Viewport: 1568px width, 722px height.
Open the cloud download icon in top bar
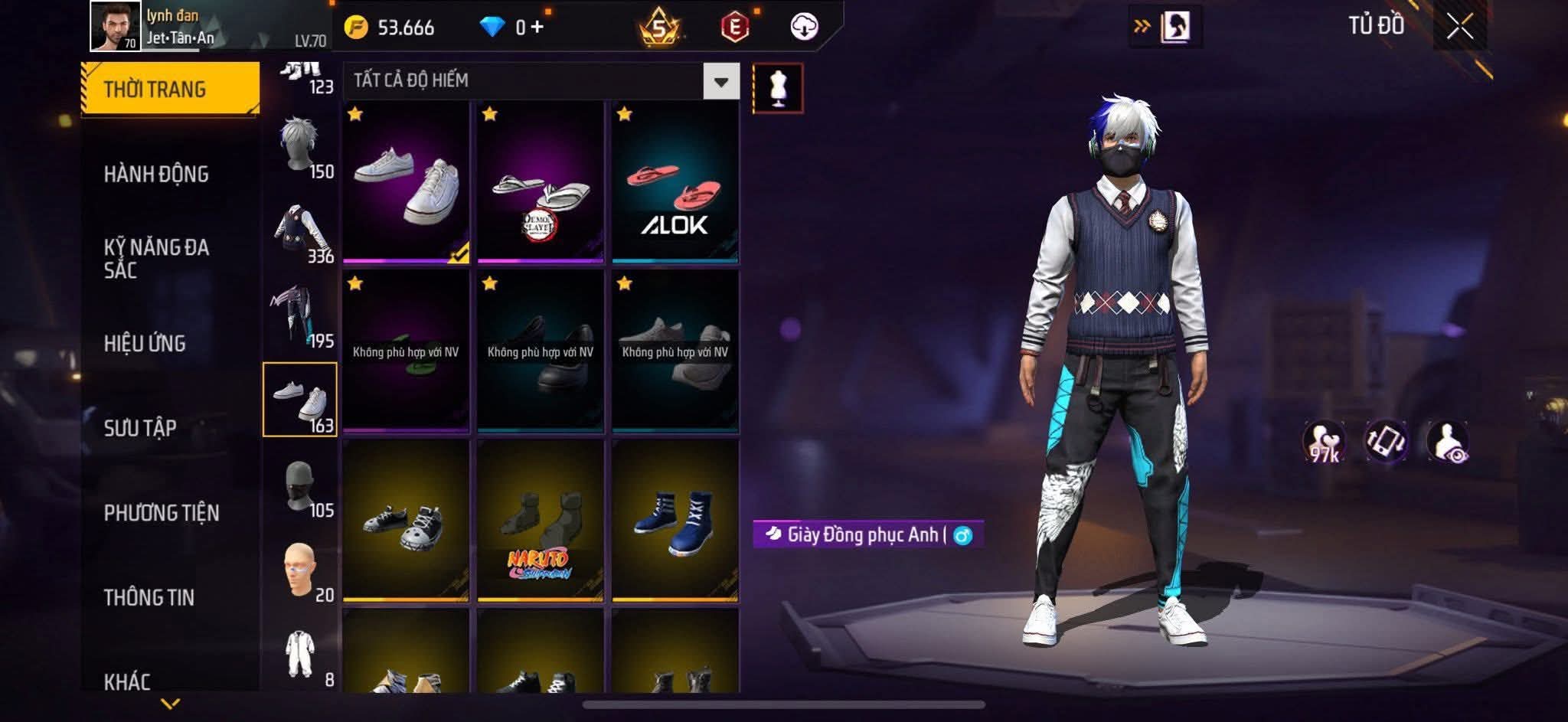click(x=802, y=28)
